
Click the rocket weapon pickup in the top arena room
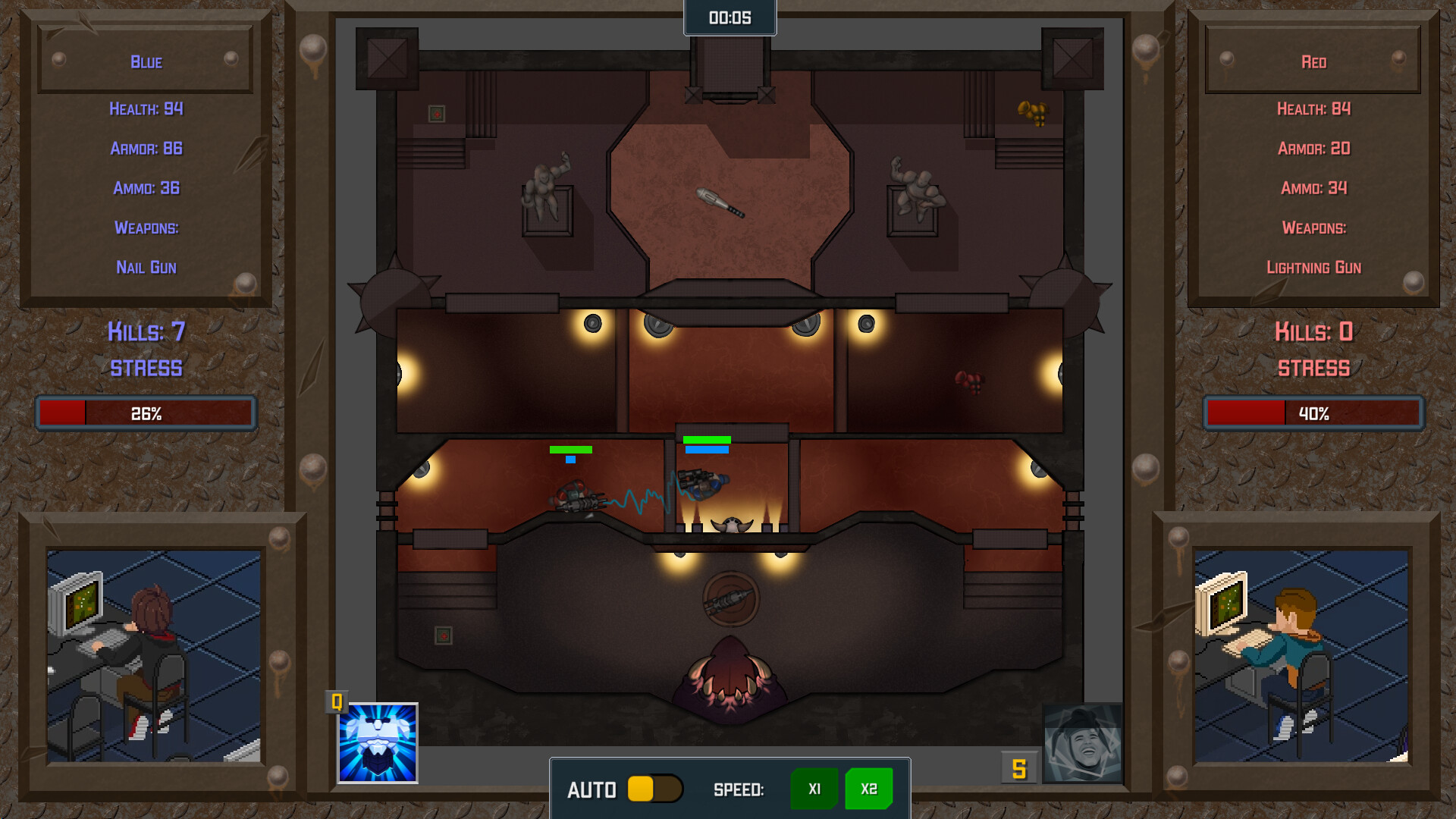(720, 201)
